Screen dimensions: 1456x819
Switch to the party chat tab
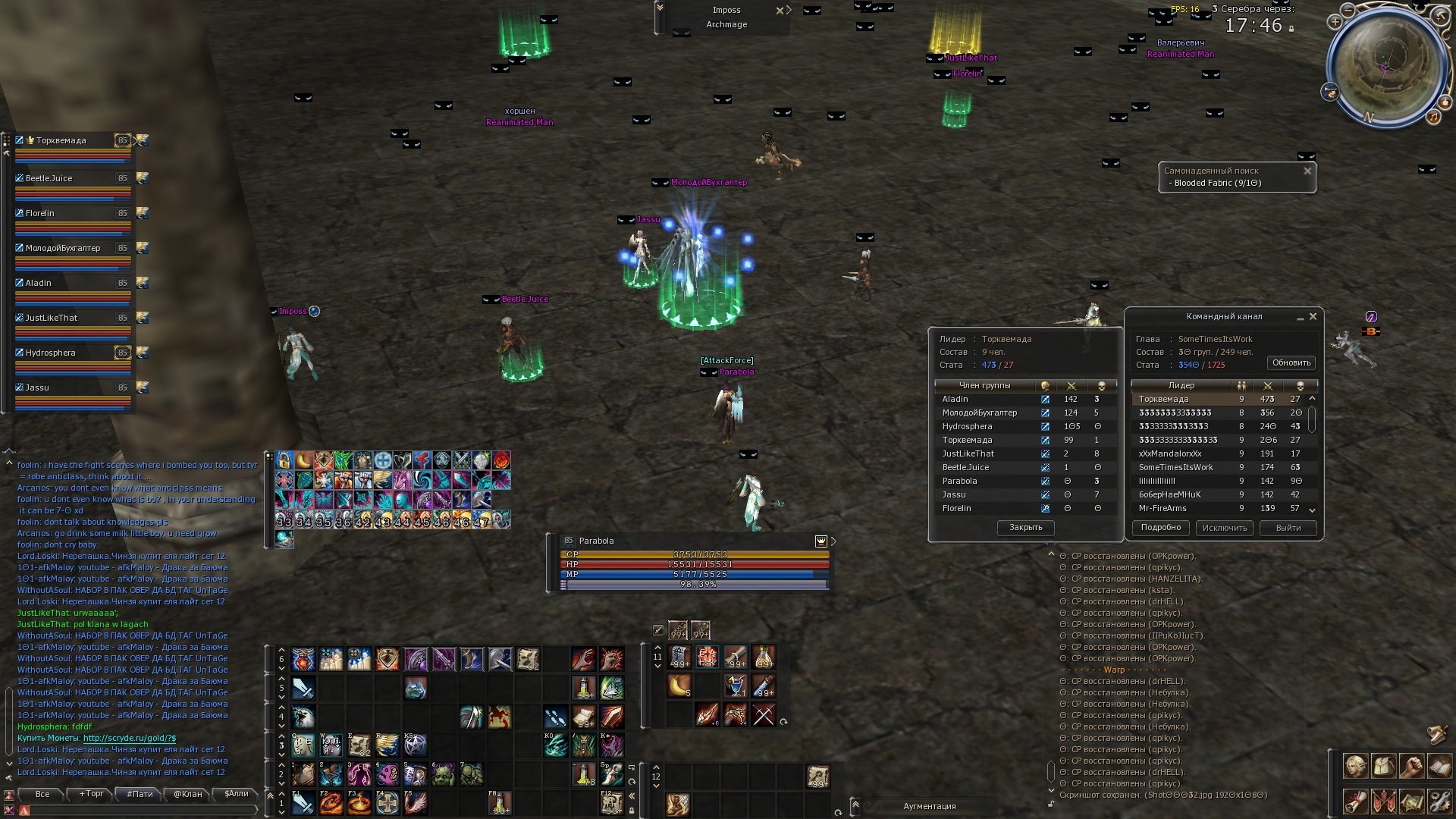tap(140, 794)
